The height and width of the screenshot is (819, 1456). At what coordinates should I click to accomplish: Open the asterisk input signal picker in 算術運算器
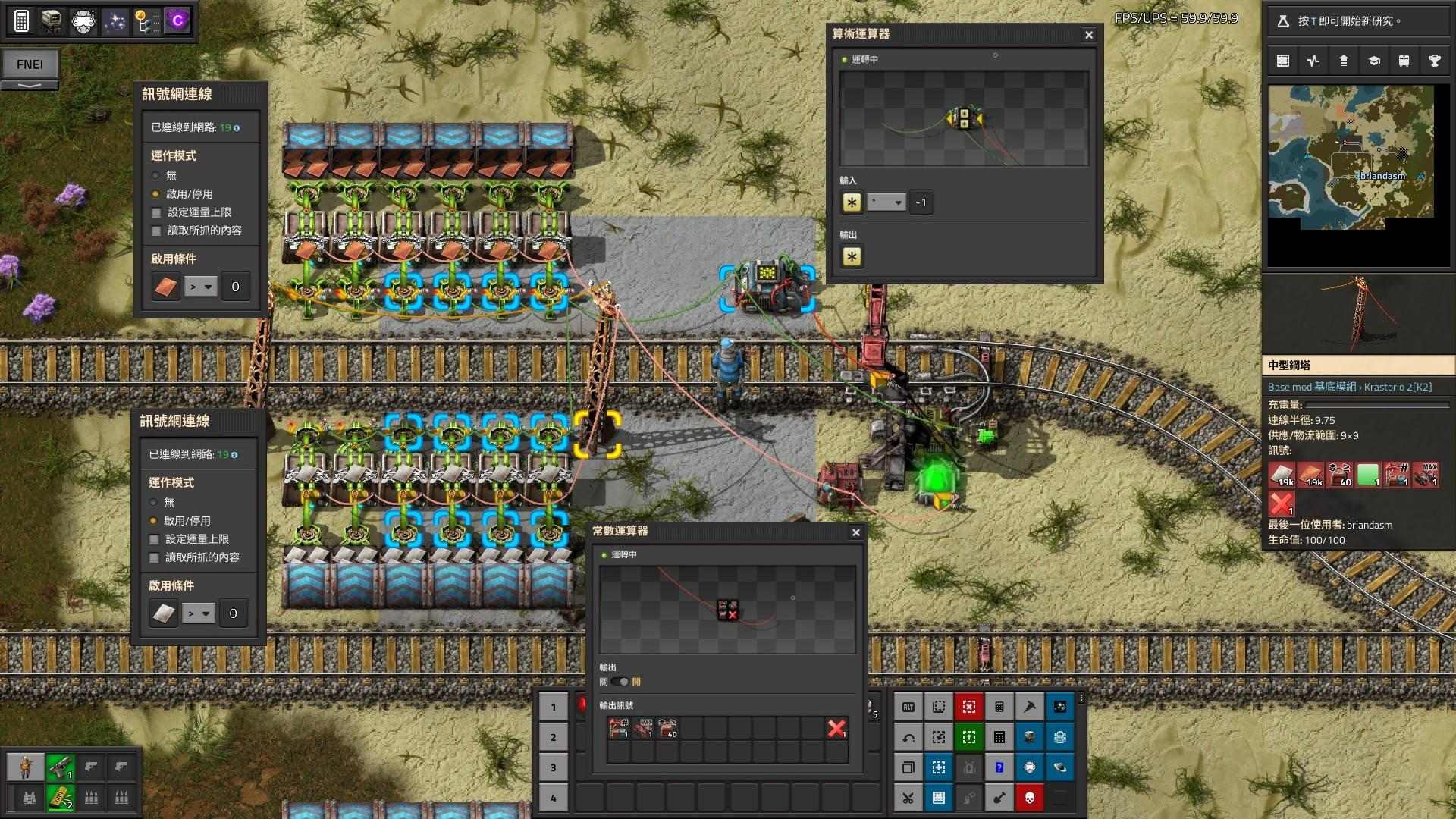[x=852, y=202]
